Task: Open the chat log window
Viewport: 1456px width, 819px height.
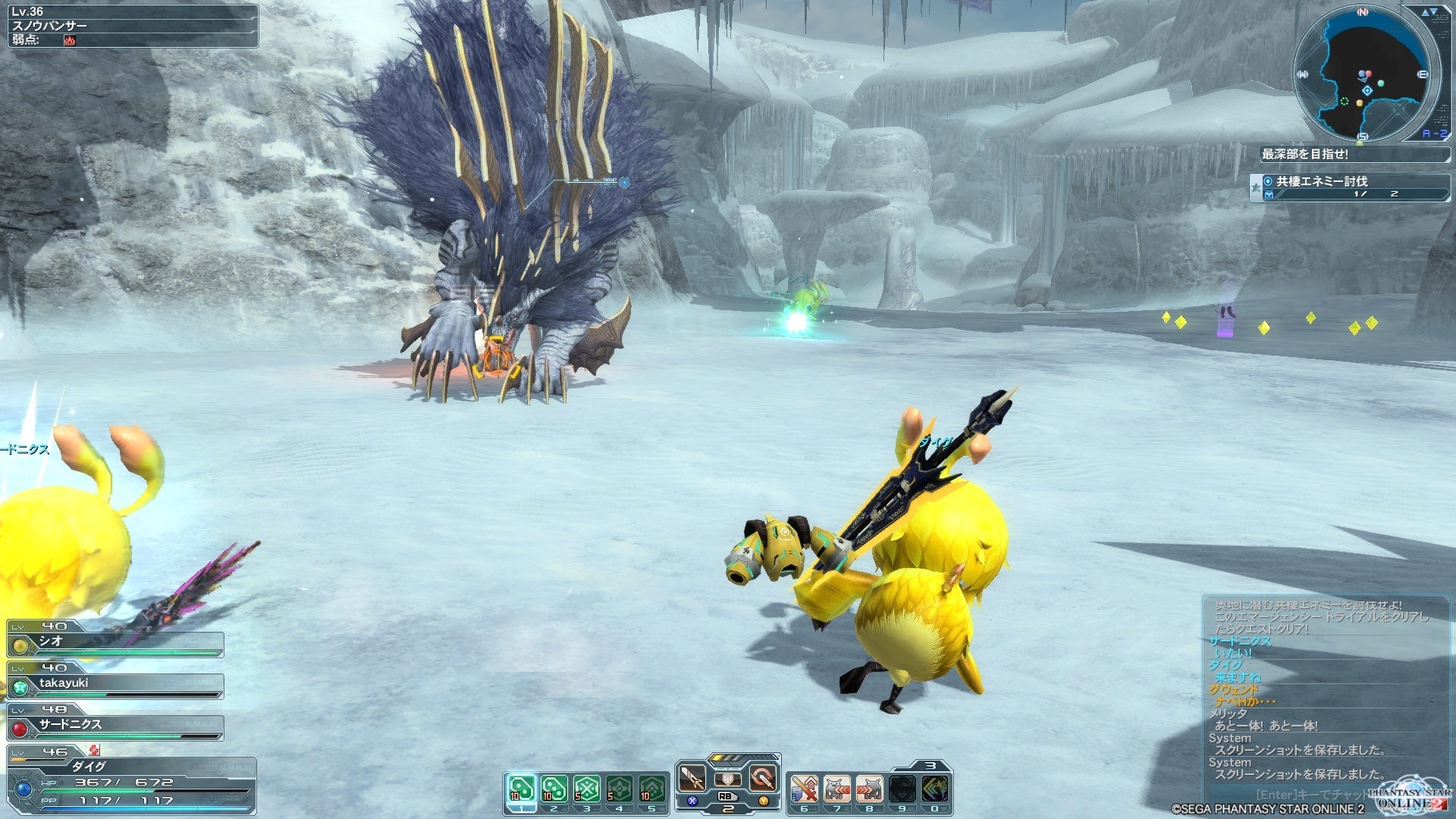Action: click(x=1319, y=690)
